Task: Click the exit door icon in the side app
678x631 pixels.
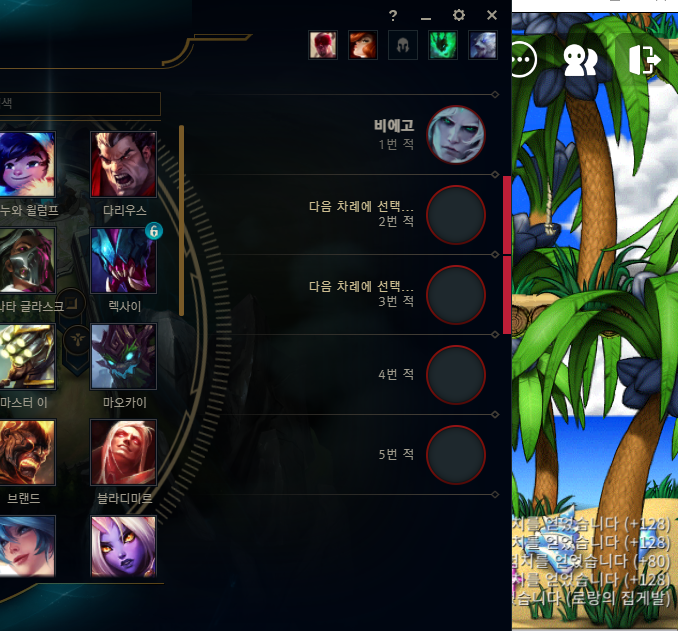Action: 644,59
